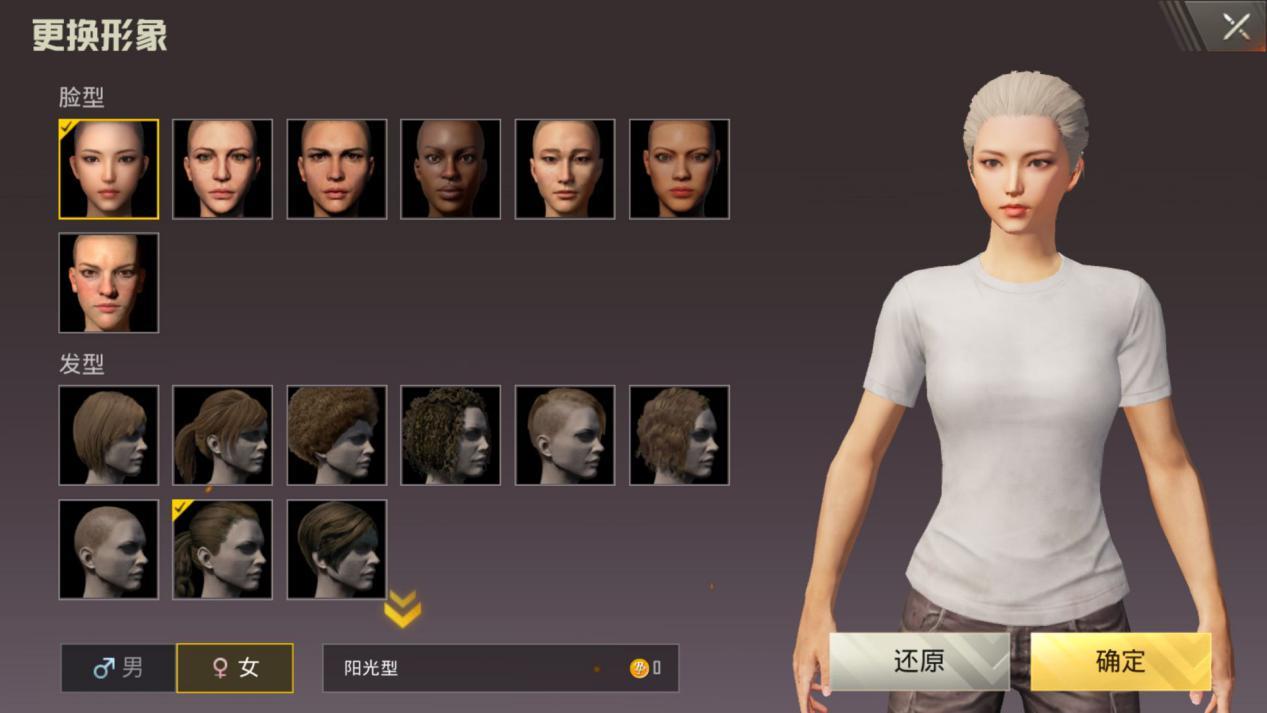1267x713 pixels.
Task: Pick the dark tight-curls hairstyle
Action: (451, 435)
